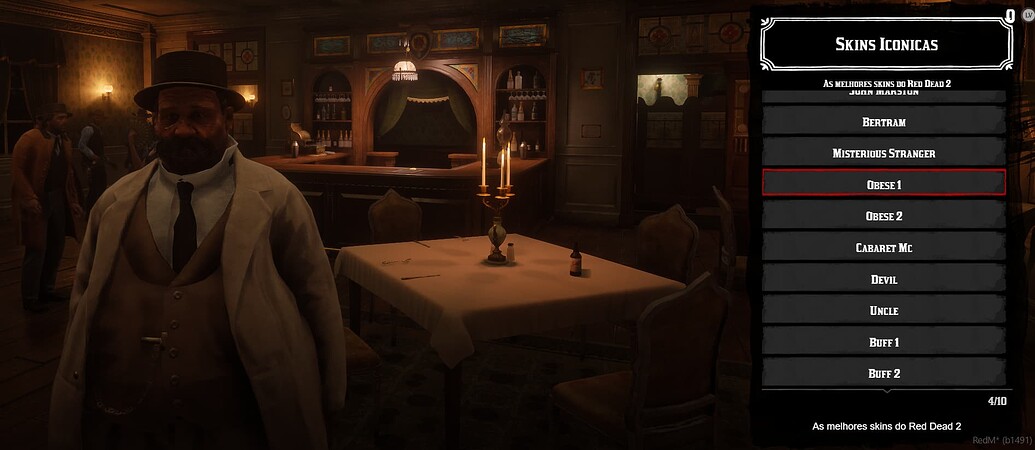This screenshot has width=1035, height=450.
Task: Pick the Buff 2 skin
Action: (883, 373)
